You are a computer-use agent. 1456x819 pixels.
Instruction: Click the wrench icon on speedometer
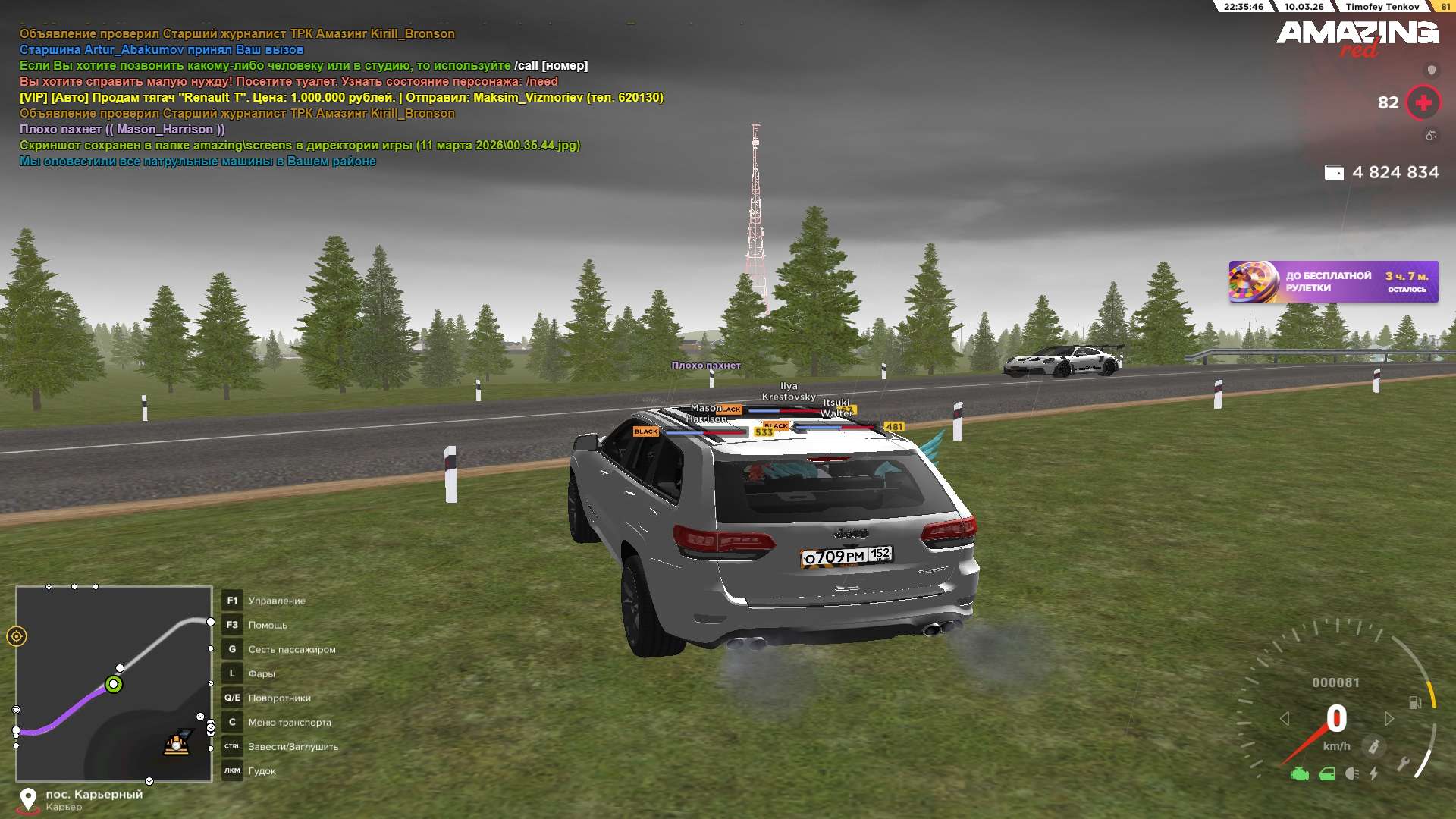(1403, 763)
